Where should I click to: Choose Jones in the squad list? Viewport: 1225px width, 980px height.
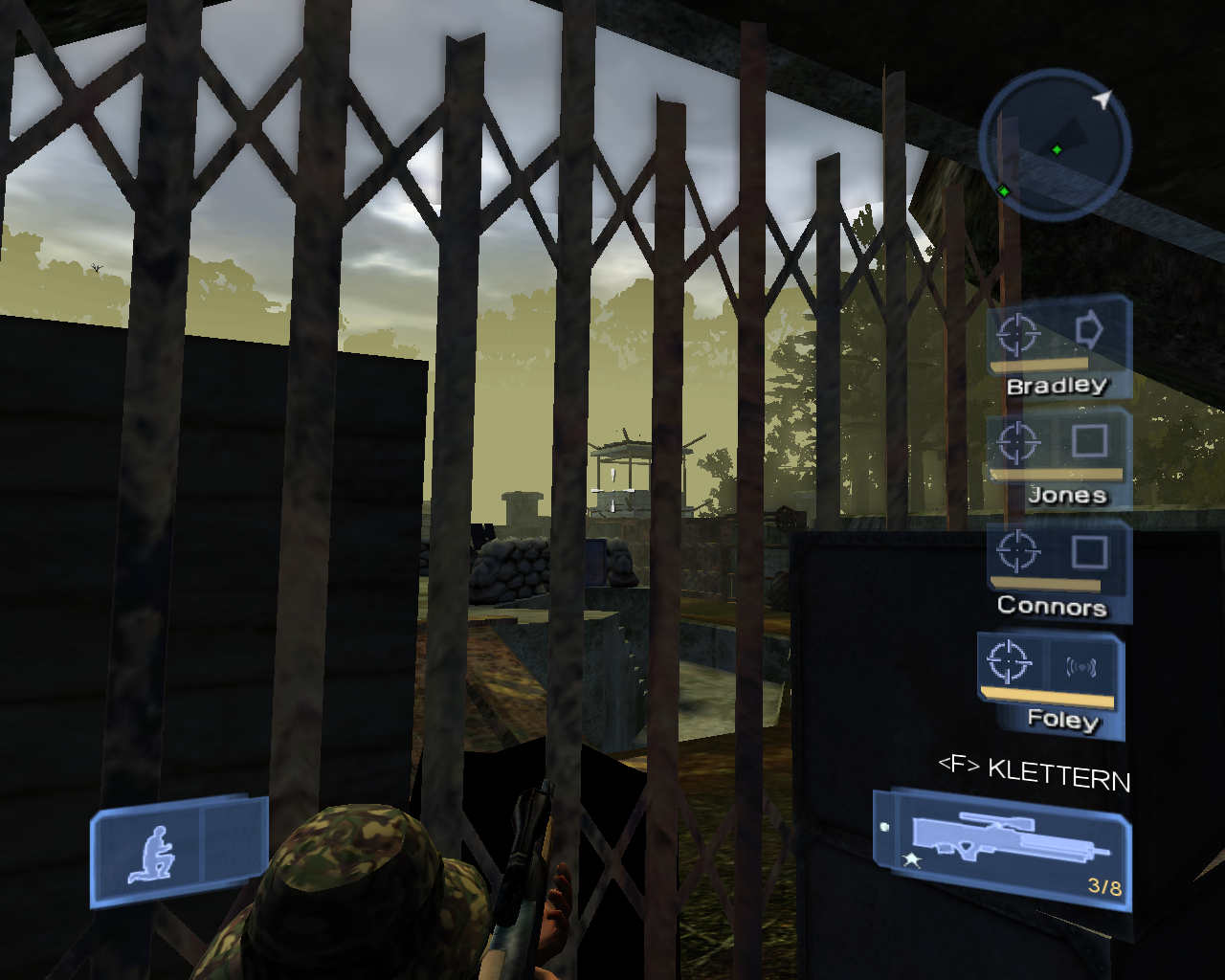[x=1058, y=459]
